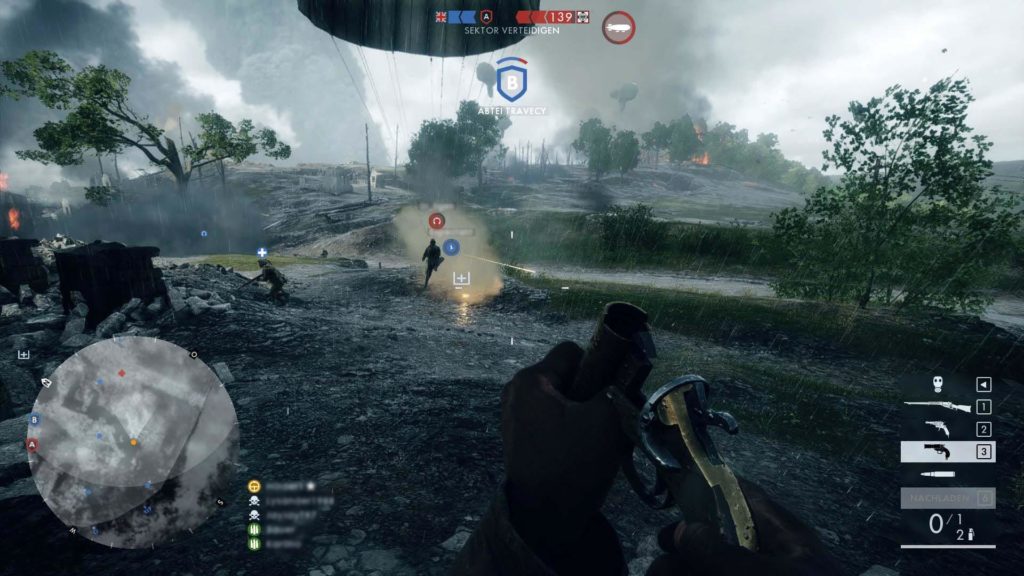Click the red airship behemoth icon
This screenshot has width=1024, height=576.
[x=618, y=27]
